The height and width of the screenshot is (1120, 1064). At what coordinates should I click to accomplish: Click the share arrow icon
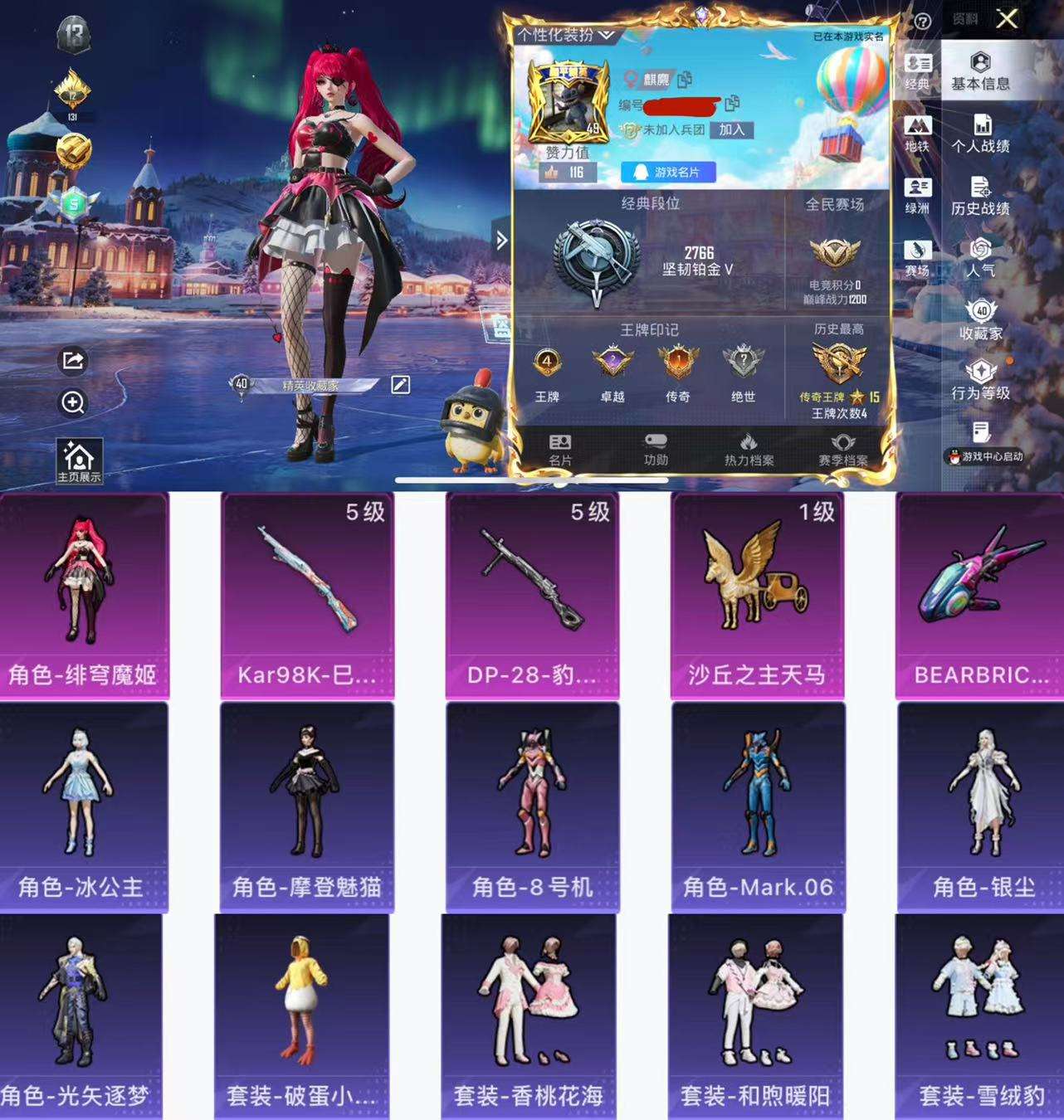[75, 362]
